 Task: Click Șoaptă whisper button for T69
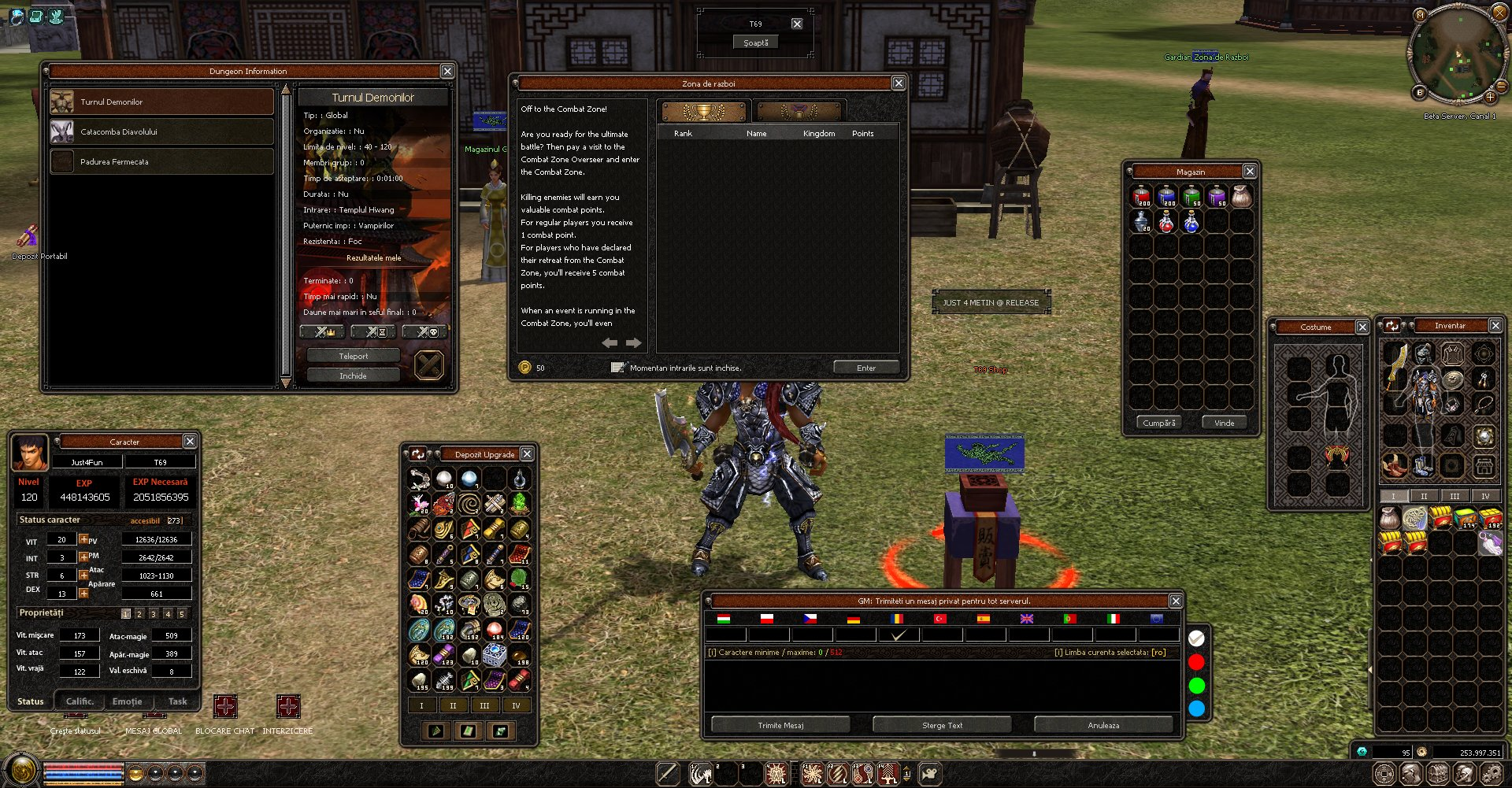tap(755, 43)
